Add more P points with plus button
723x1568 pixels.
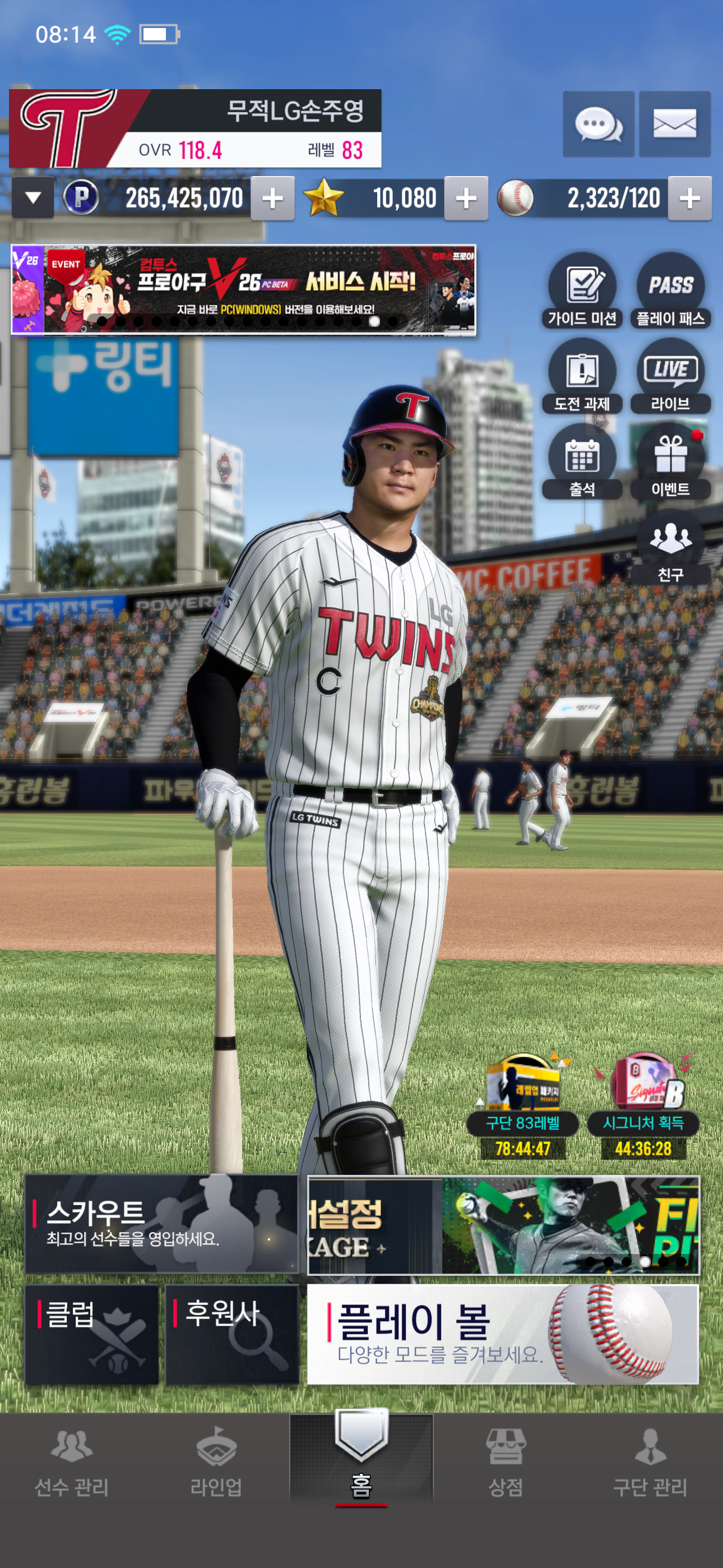point(272,199)
